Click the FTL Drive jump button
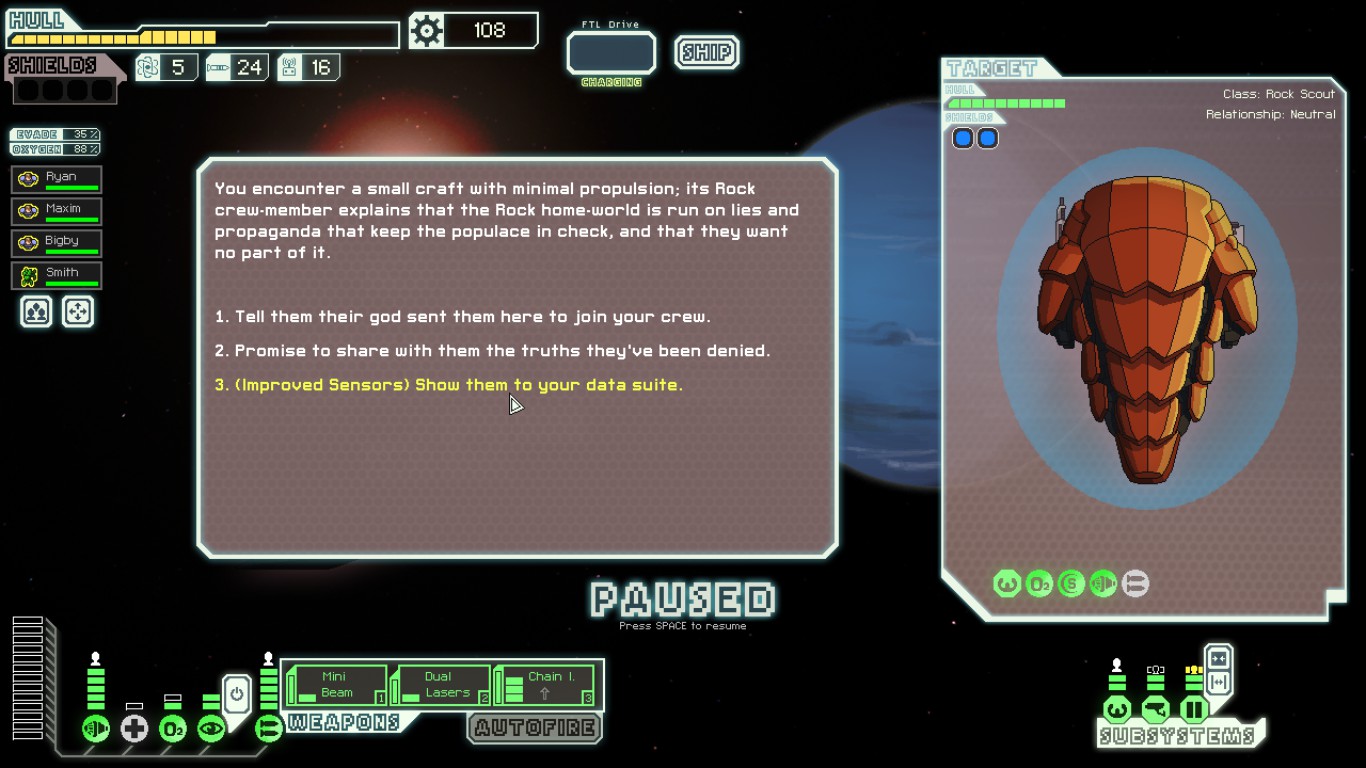The image size is (1366, 768). [x=611, y=54]
